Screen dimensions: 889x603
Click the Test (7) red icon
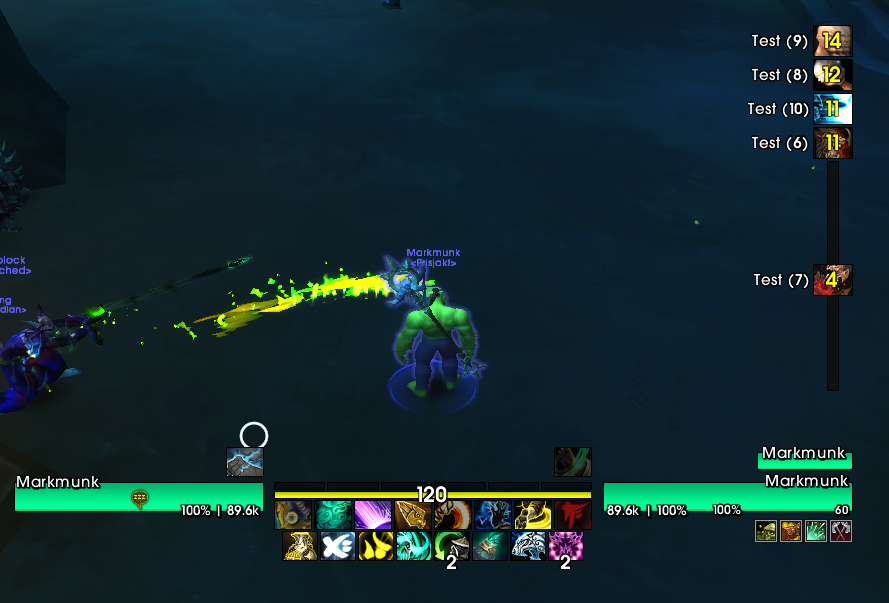point(833,280)
